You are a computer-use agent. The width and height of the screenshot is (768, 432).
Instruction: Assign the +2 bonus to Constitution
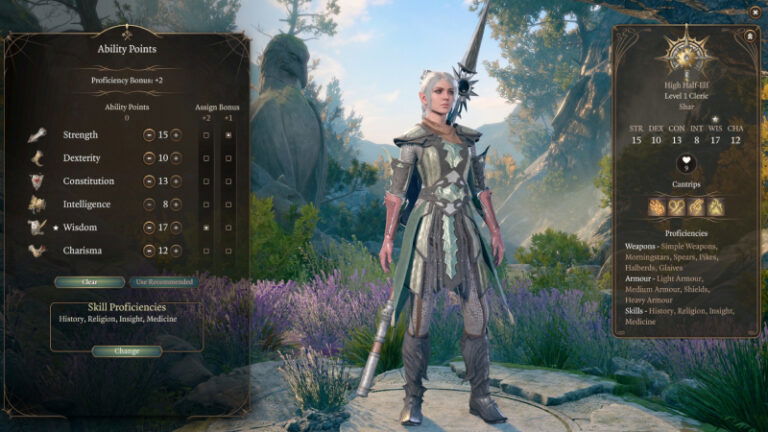click(206, 181)
